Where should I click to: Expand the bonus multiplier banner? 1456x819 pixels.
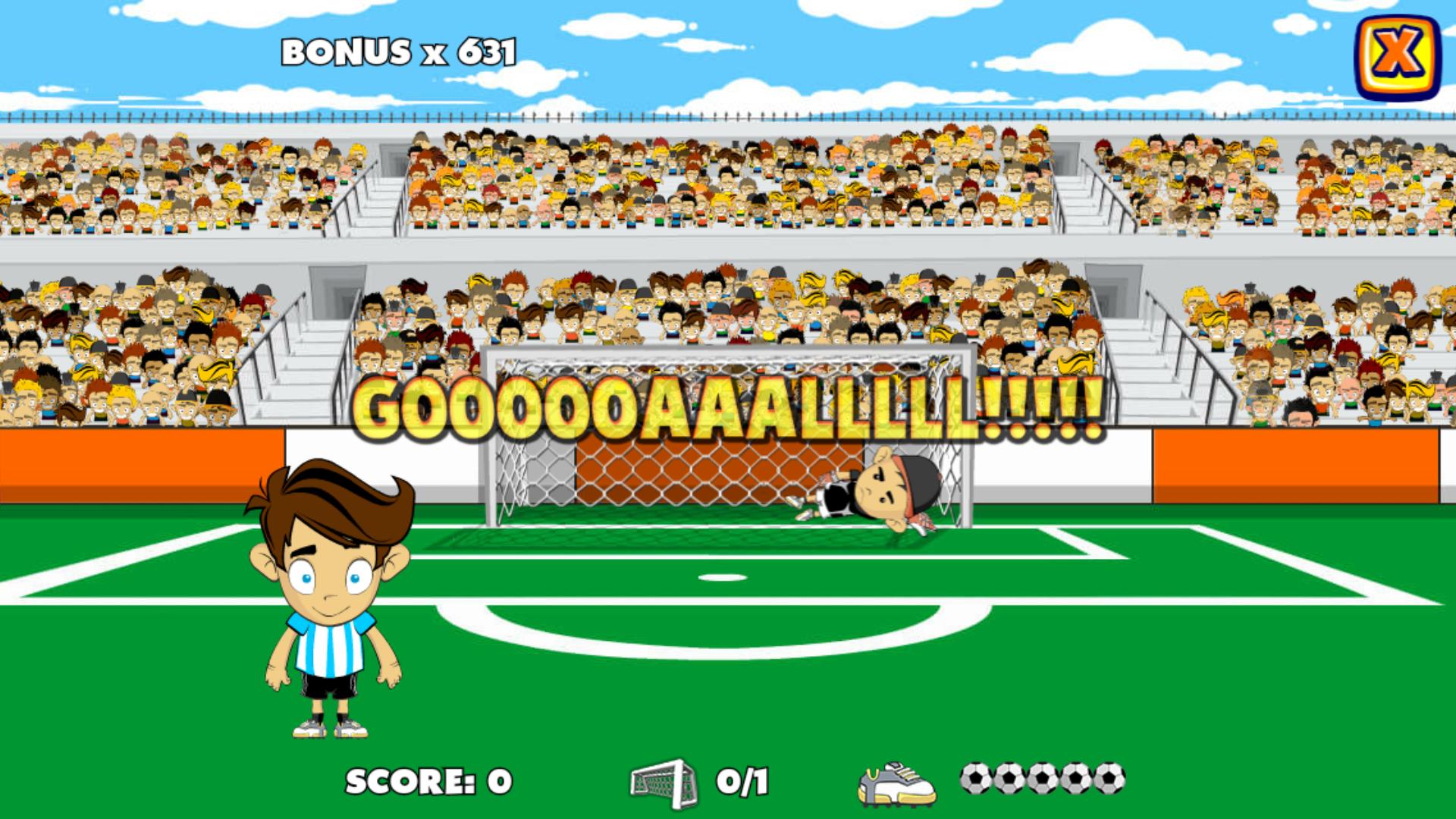(x=398, y=52)
